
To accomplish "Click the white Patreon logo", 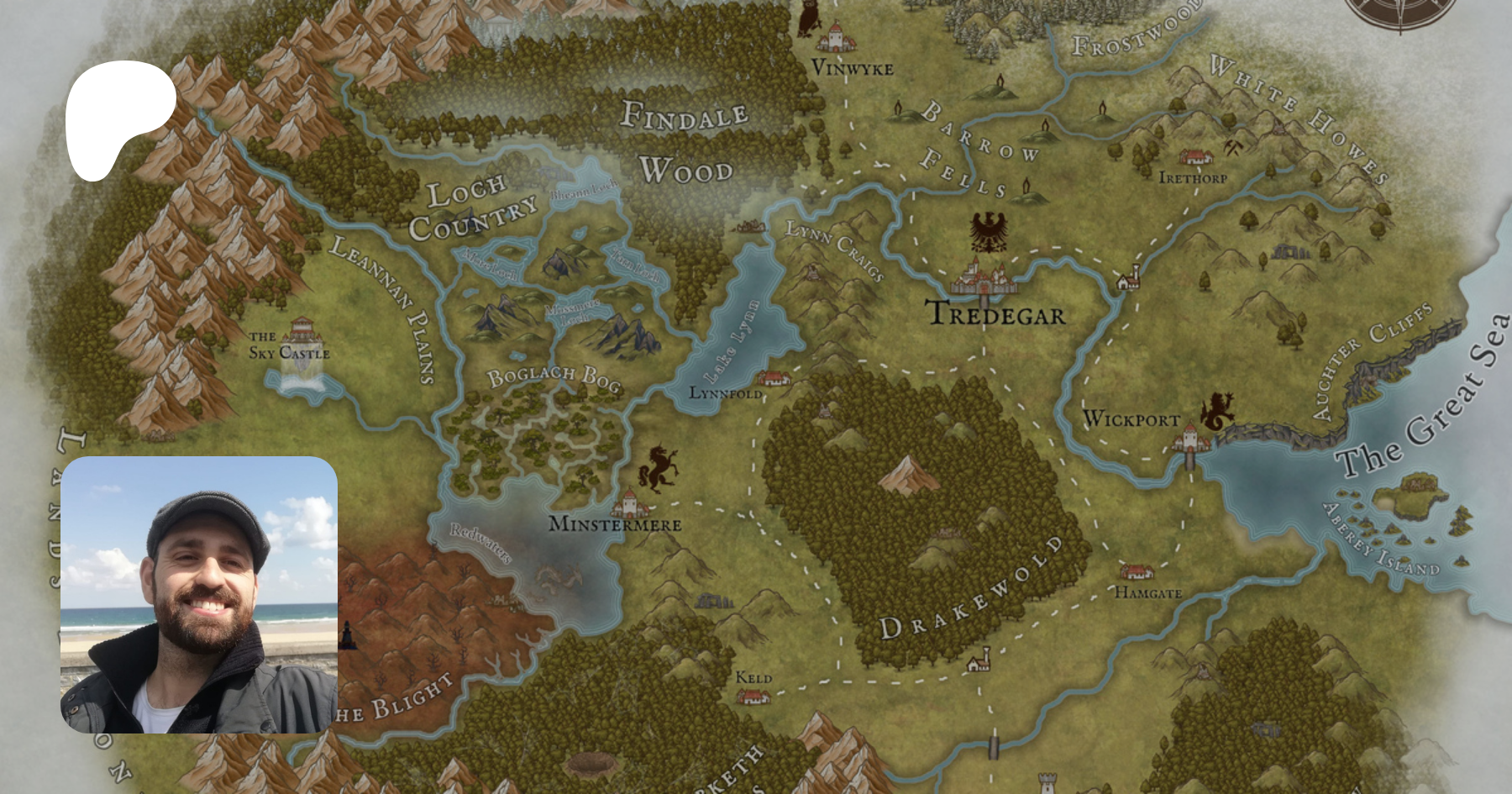I will [118, 118].
